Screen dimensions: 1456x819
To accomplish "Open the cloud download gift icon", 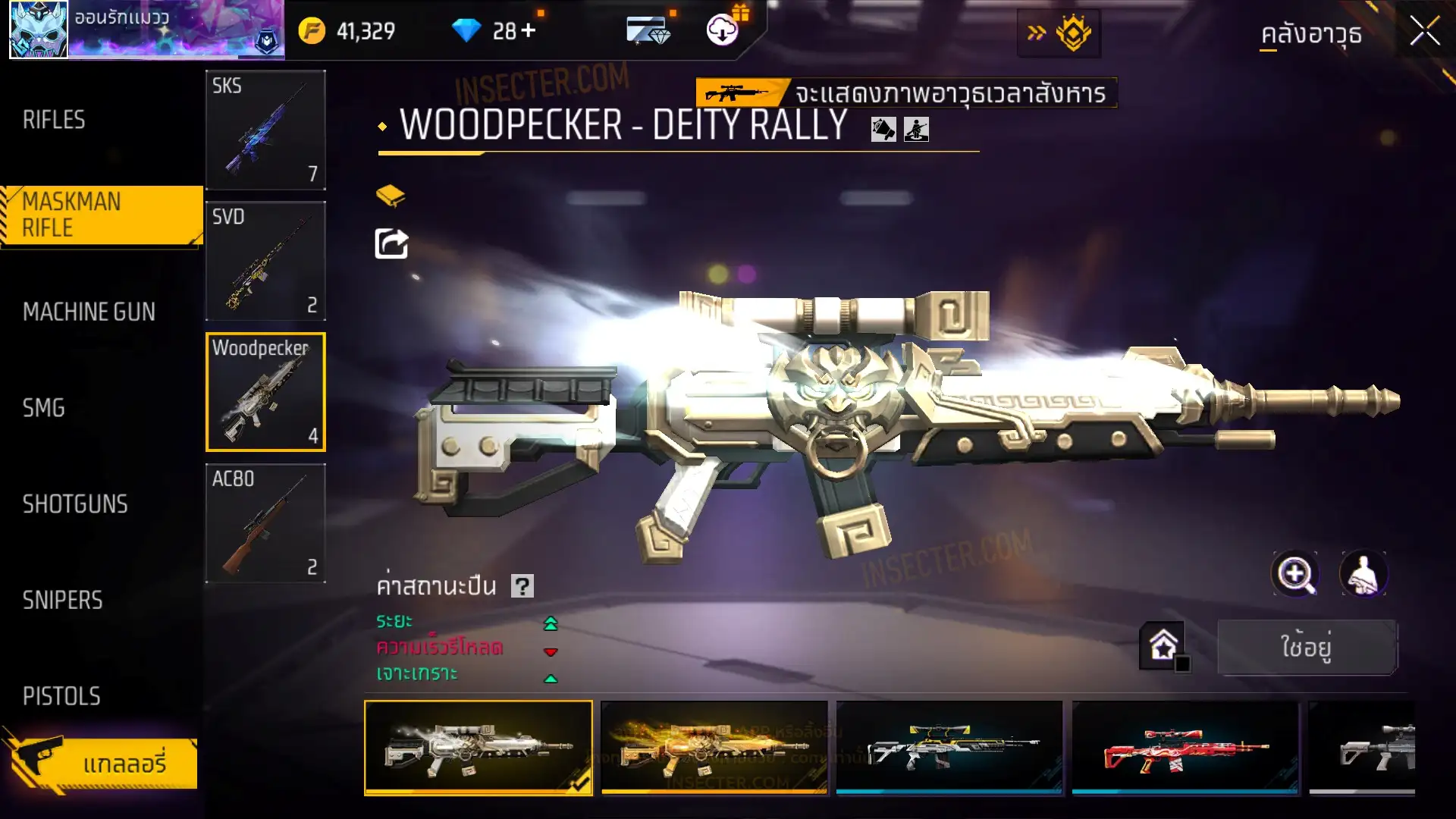I will [723, 30].
